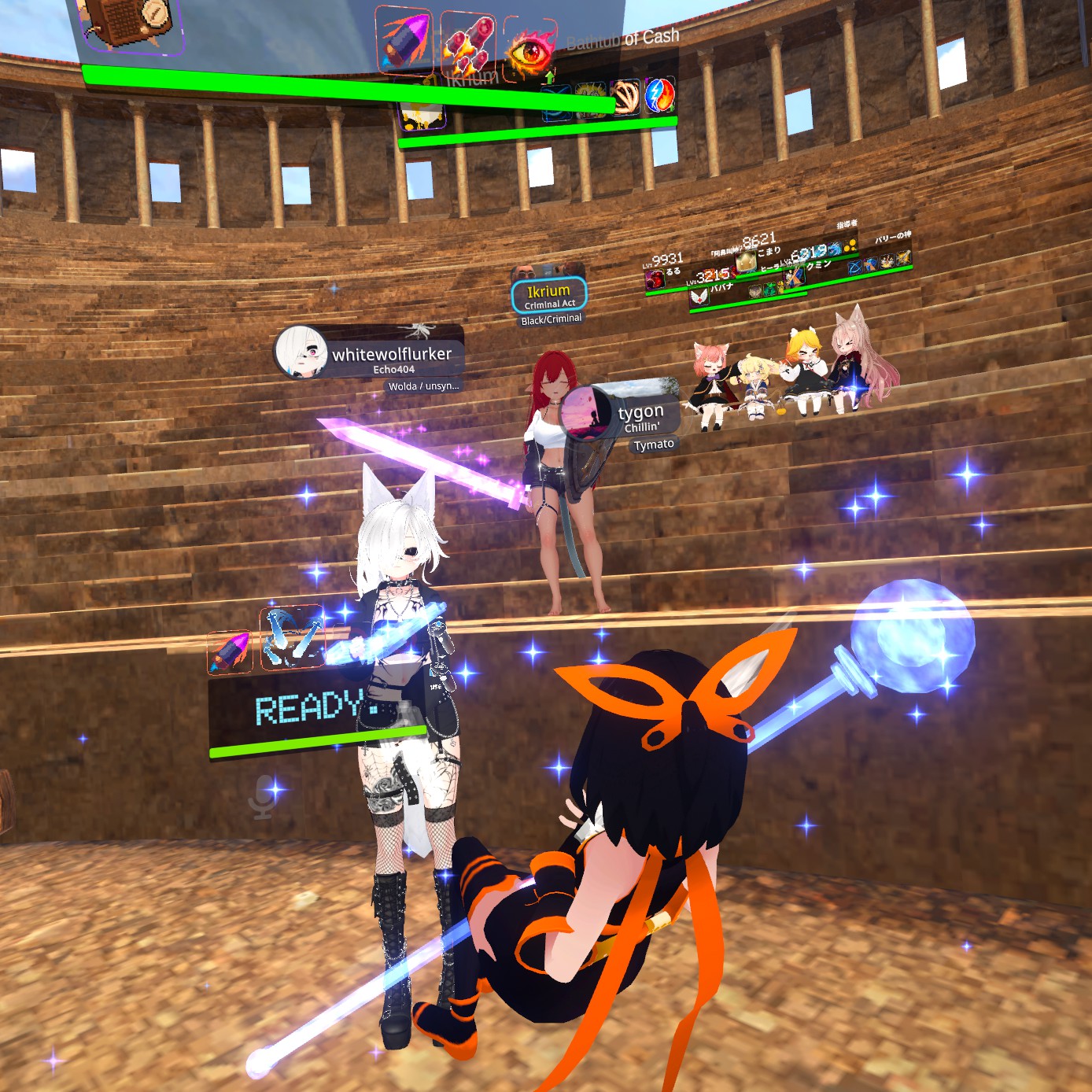Select the triple red rockets ability

467,42
